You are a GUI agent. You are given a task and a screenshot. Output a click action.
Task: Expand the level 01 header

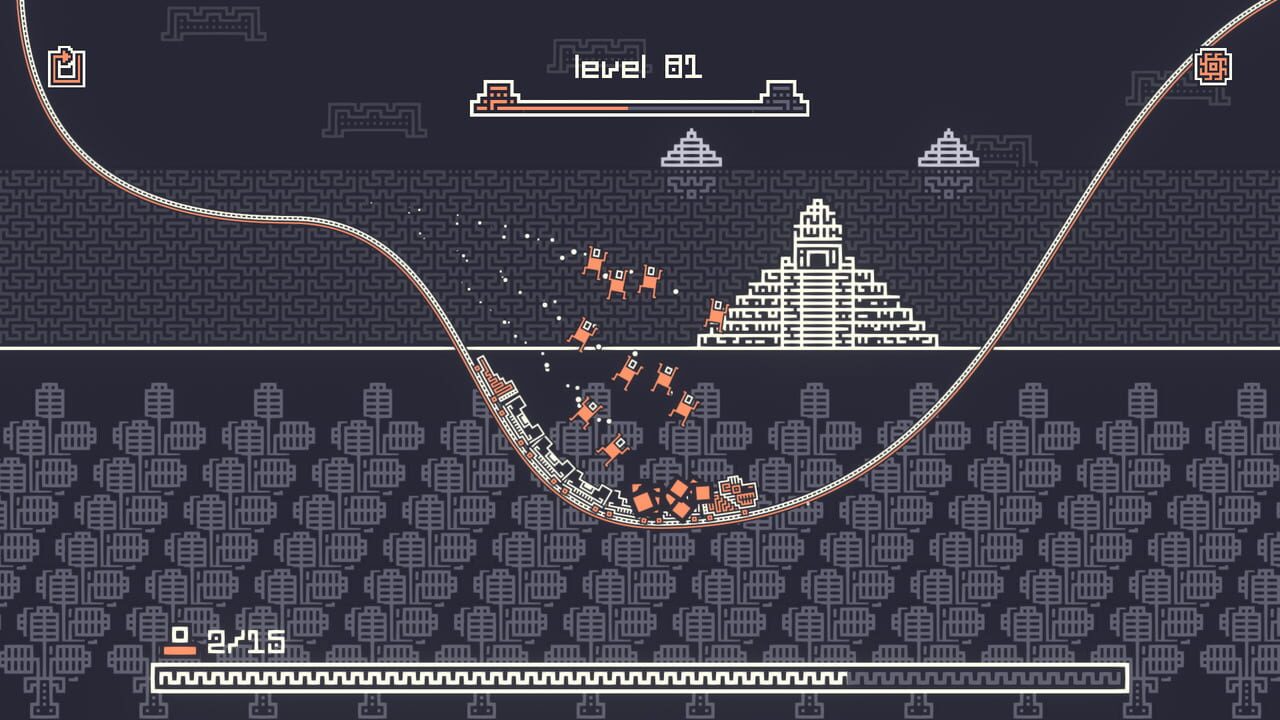(637, 65)
